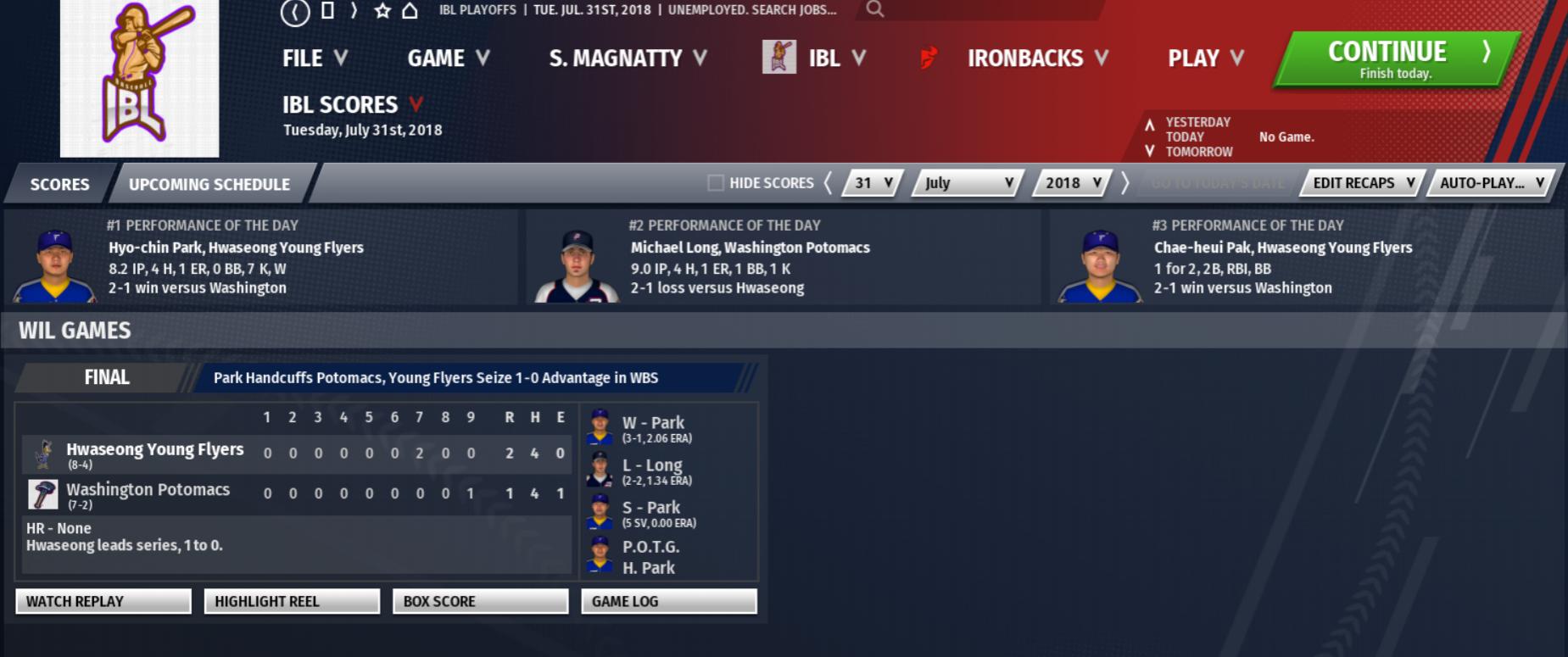The height and width of the screenshot is (657, 1568).
Task: Switch to the Upcoming Schedule tab
Action: pos(209,184)
